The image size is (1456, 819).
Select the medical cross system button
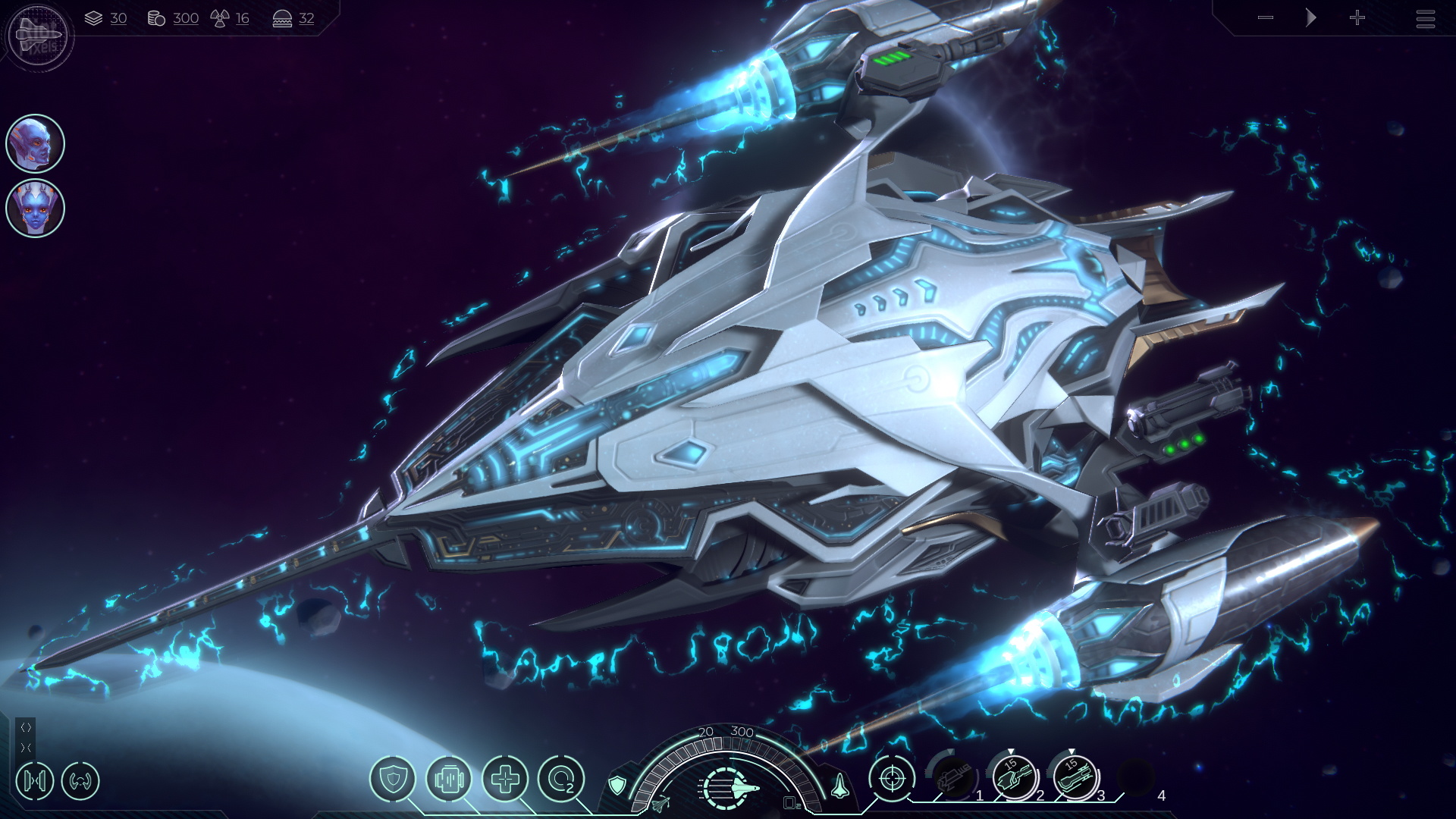pos(505,779)
